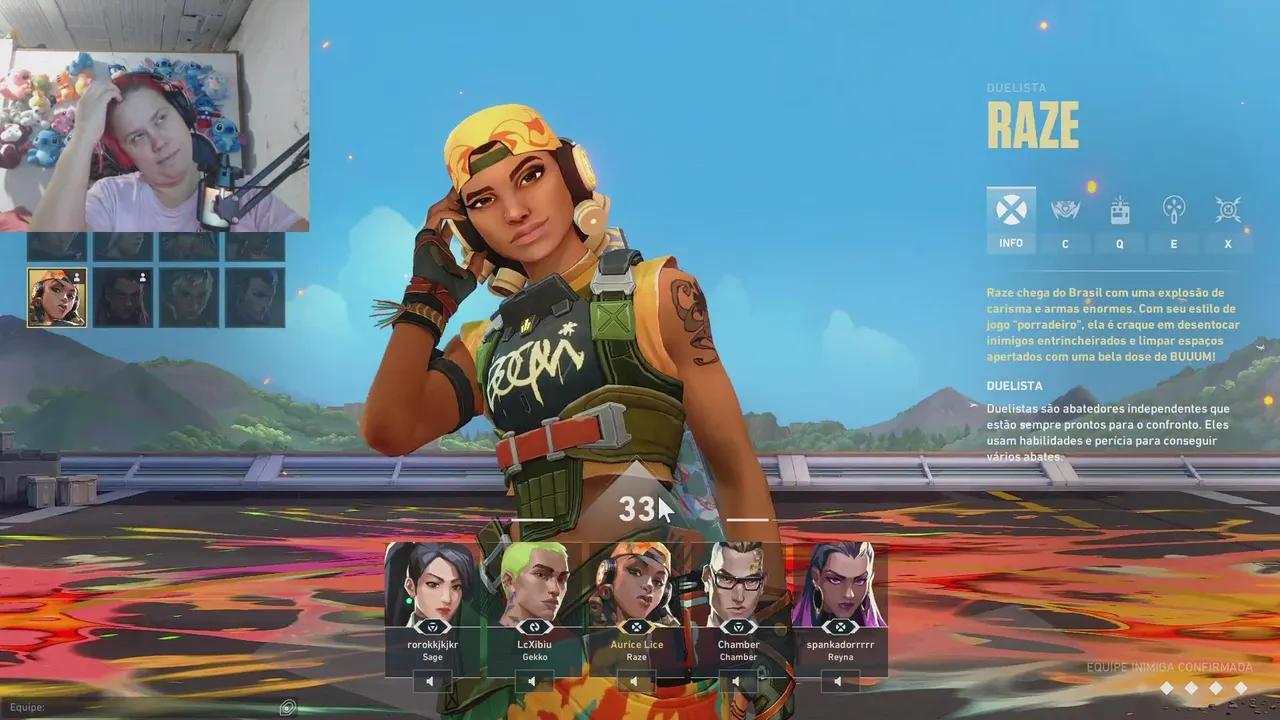View the Blast Pack (Q) ability icon
1280x720 pixels.
point(1119,210)
